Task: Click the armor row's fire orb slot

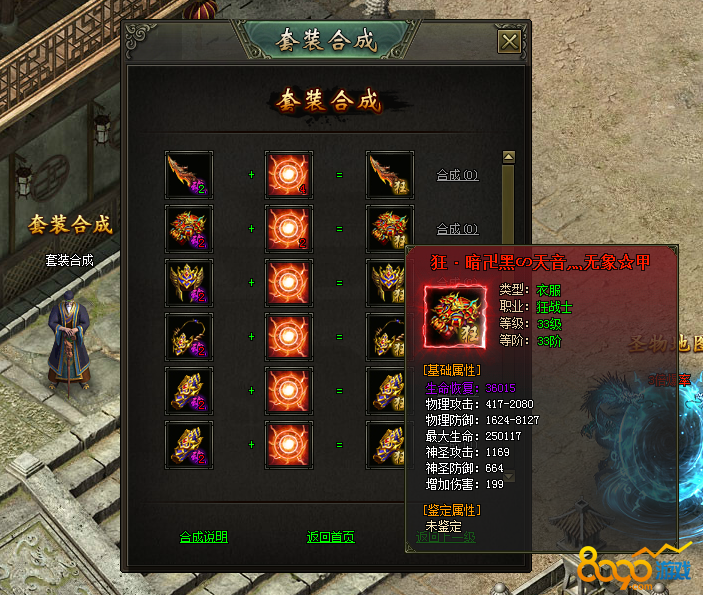Action: [289, 229]
